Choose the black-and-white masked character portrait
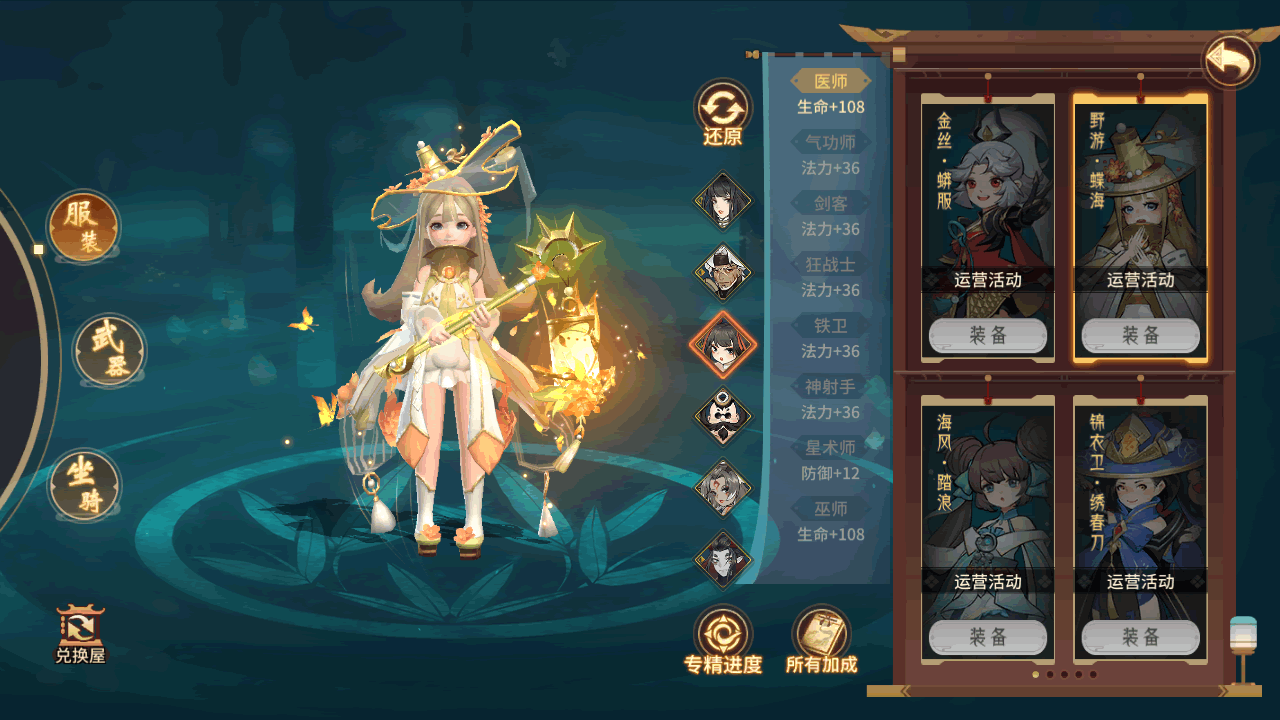The width and height of the screenshot is (1280, 720). coord(722,415)
